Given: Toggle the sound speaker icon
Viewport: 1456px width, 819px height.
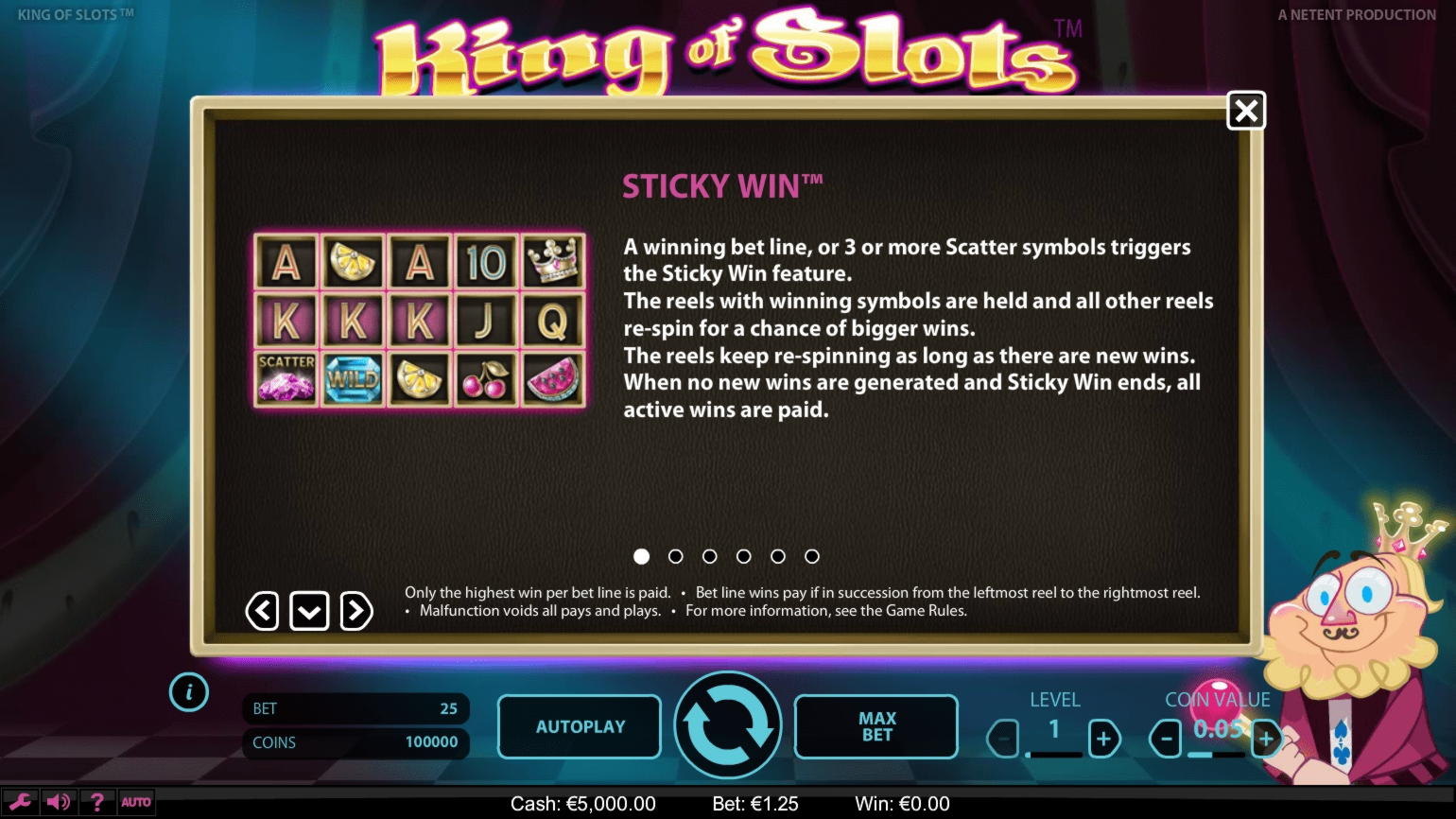Looking at the screenshot, I should tap(59, 802).
